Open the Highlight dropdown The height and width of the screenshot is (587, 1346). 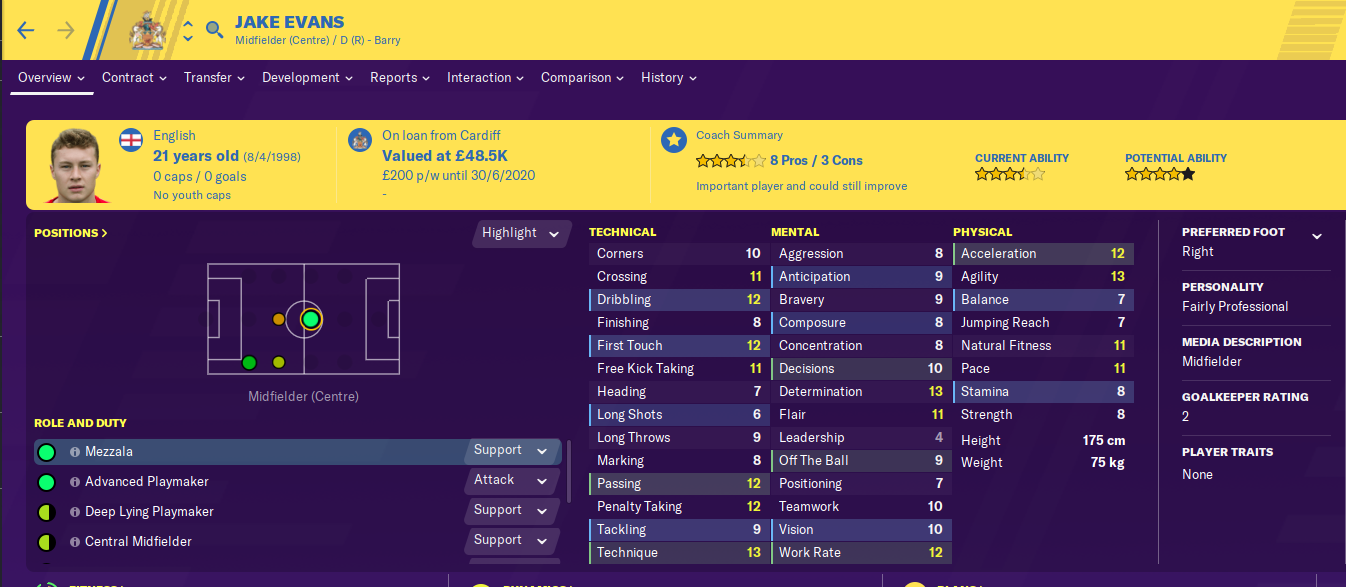click(521, 233)
